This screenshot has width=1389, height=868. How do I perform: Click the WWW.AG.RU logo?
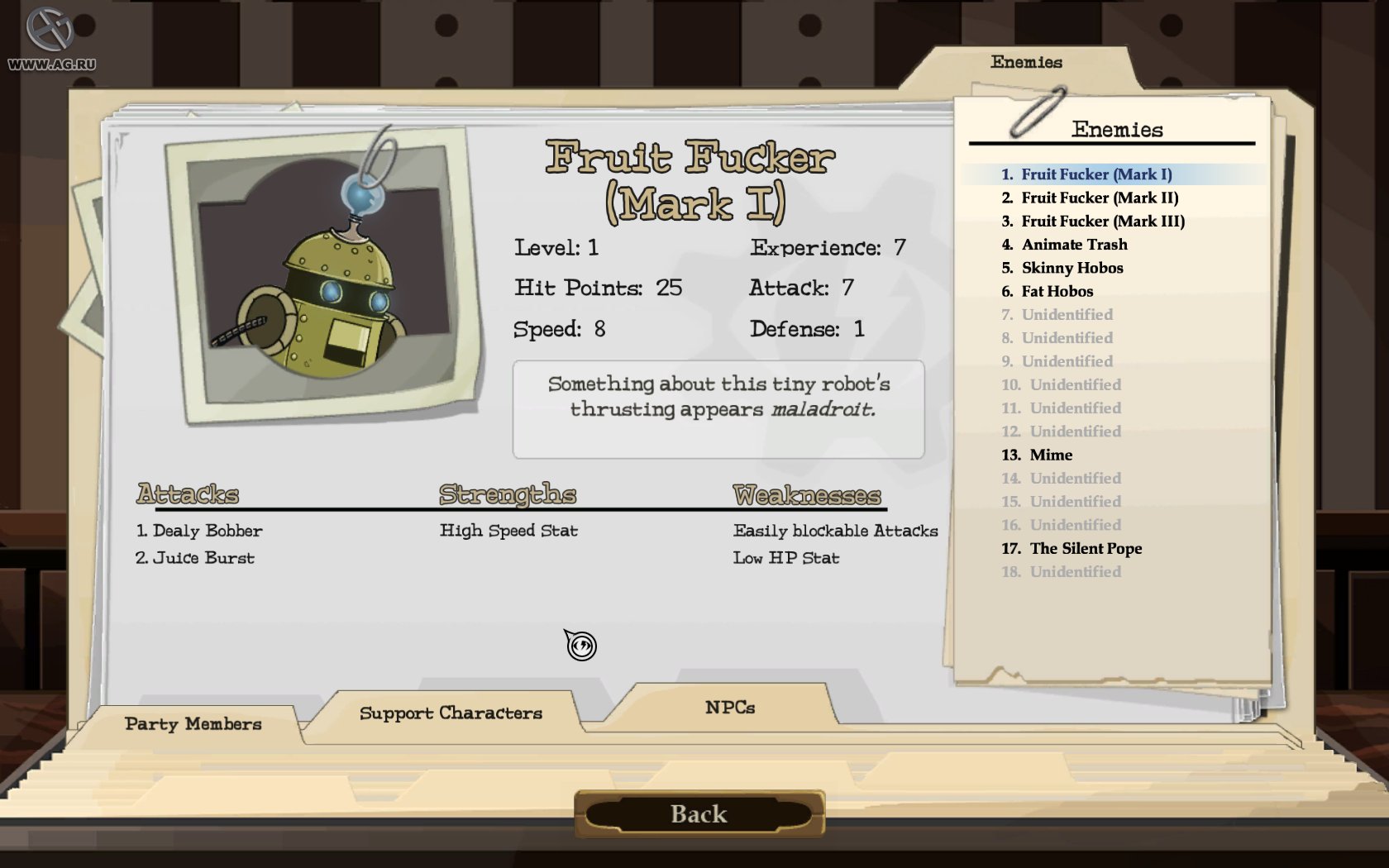[x=51, y=37]
